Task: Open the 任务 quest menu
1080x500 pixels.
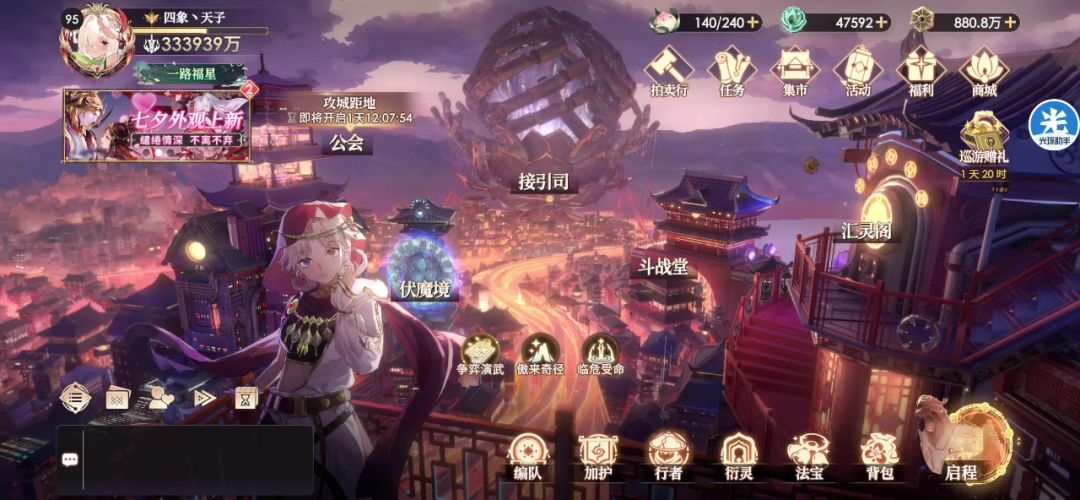Action: click(731, 72)
